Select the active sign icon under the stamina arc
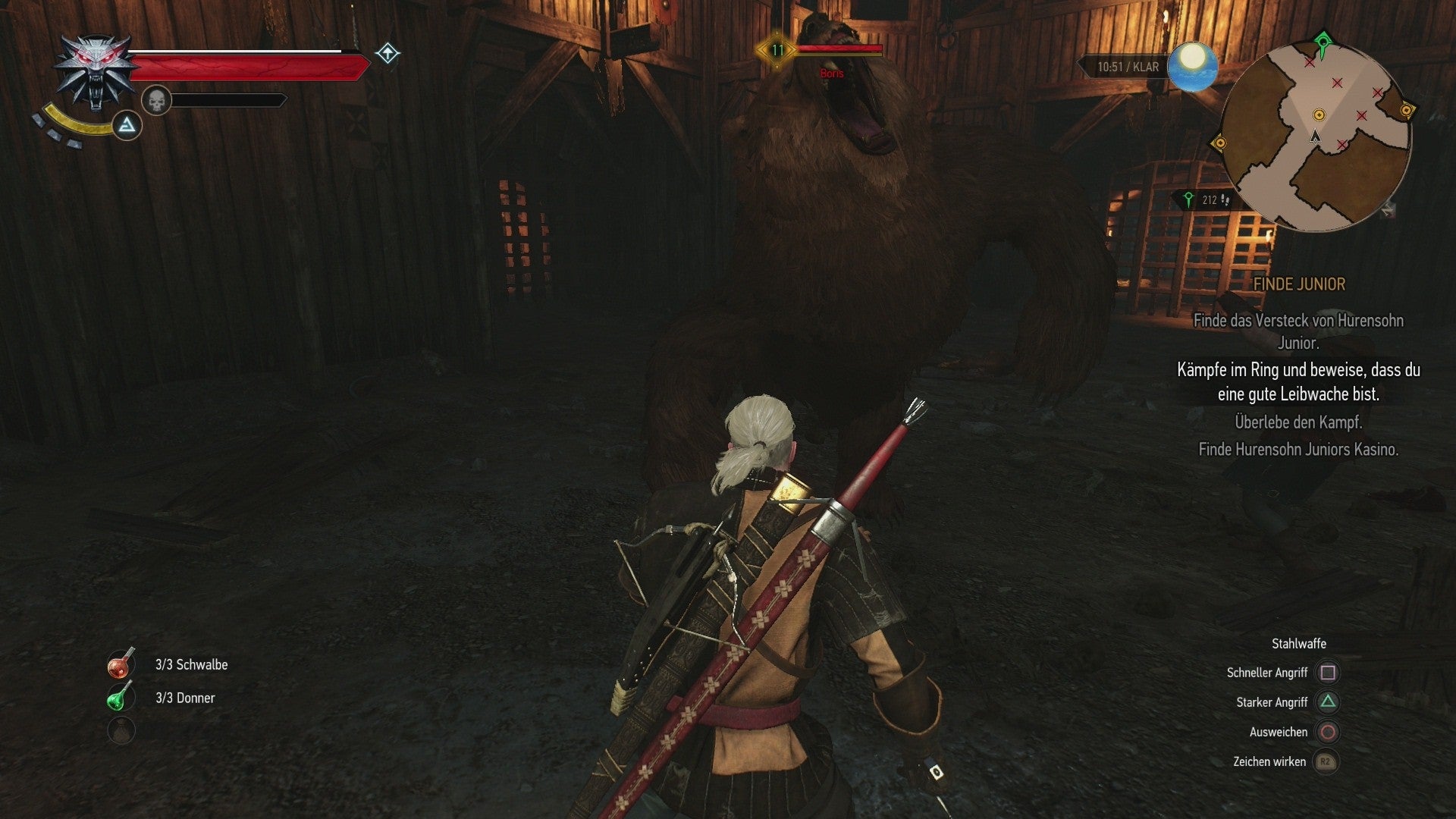 pyautogui.click(x=127, y=127)
